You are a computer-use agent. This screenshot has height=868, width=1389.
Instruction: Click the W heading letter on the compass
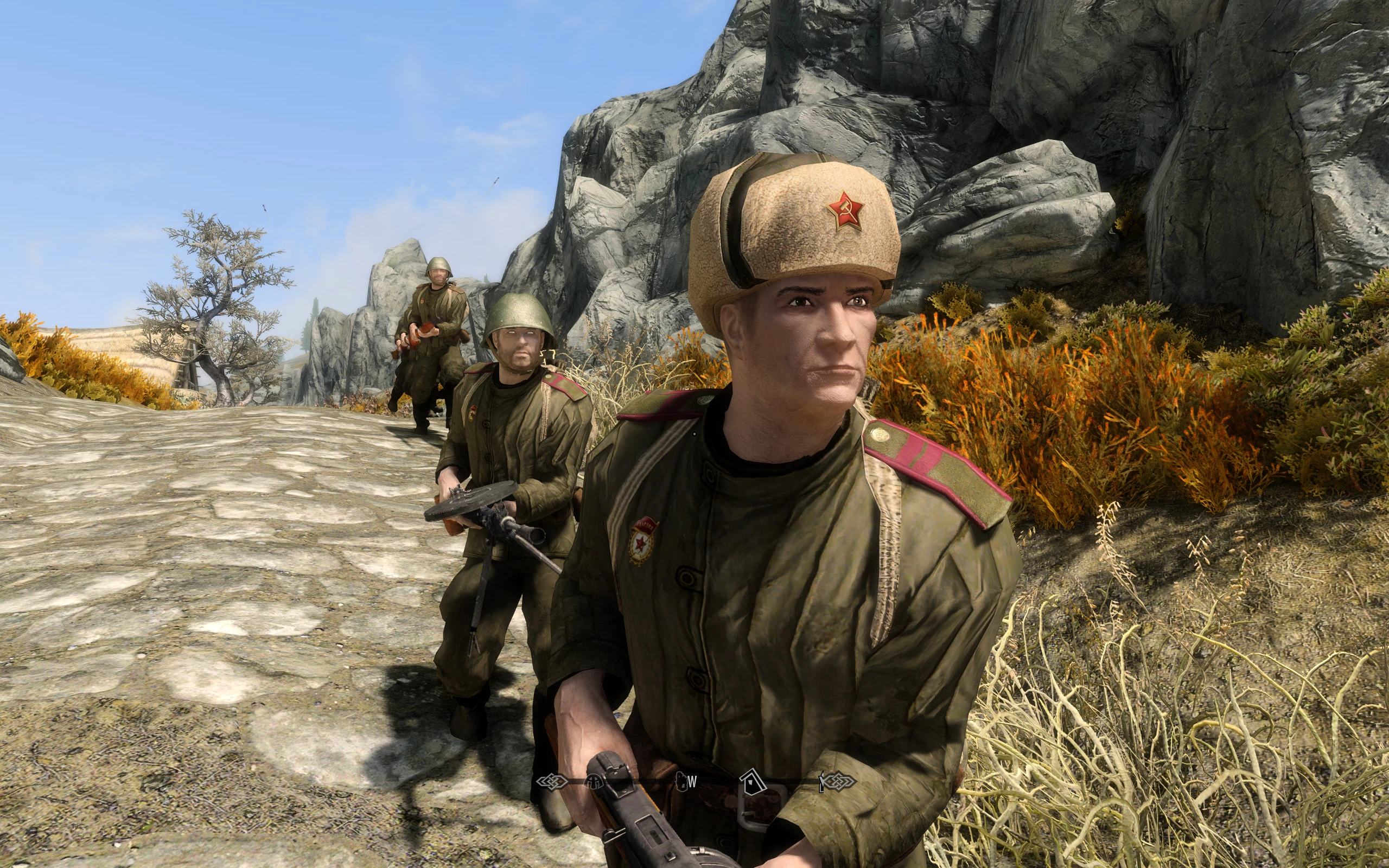click(x=693, y=782)
